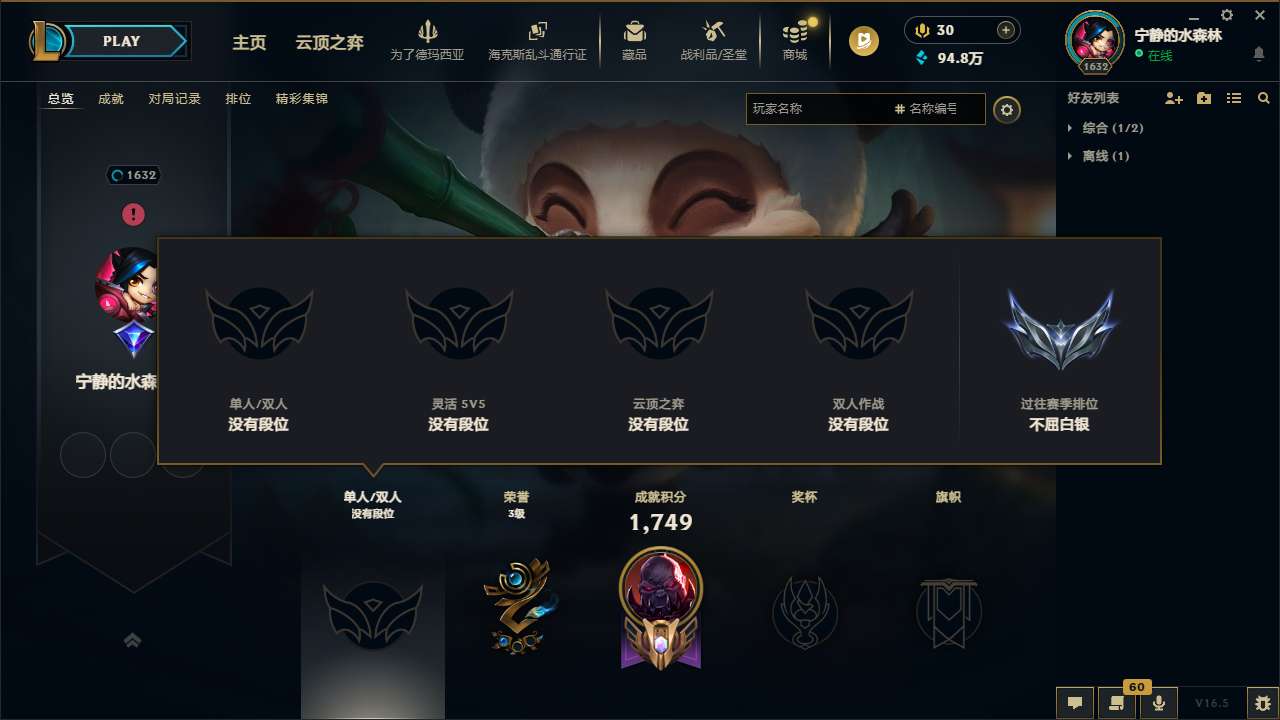1280x720 pixels.
Task: Switch to the 排位 tab
Action: pos(239,99)
